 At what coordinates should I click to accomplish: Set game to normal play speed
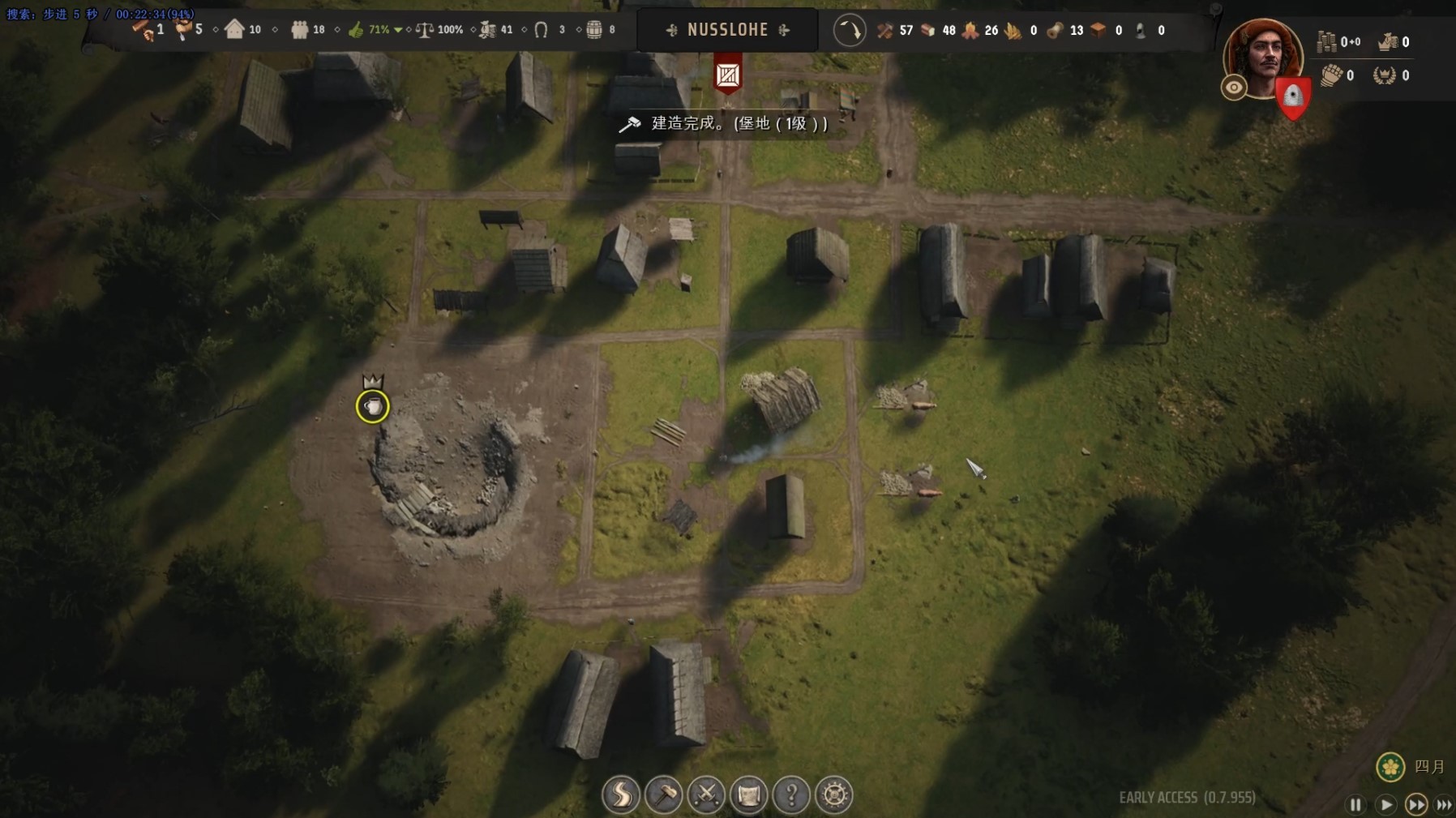click(1385, 804)
